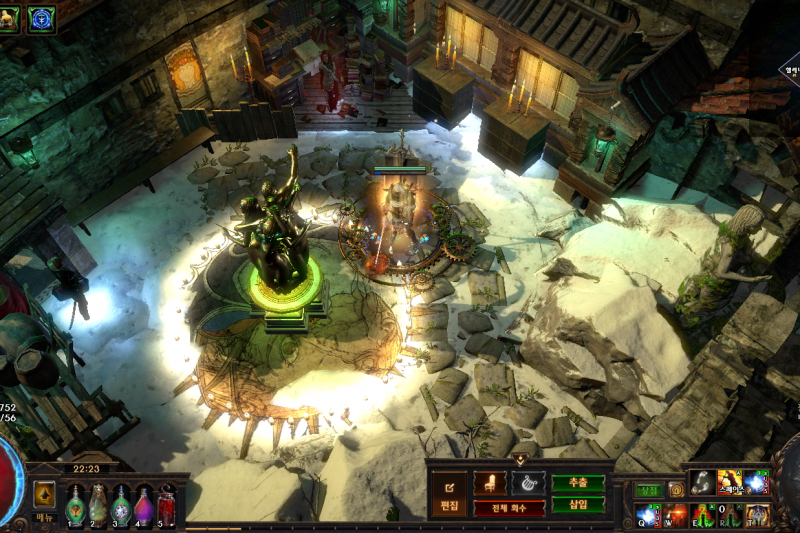Activate the blue orb skill on Q
800x533 pixels.
coord(649,514)
